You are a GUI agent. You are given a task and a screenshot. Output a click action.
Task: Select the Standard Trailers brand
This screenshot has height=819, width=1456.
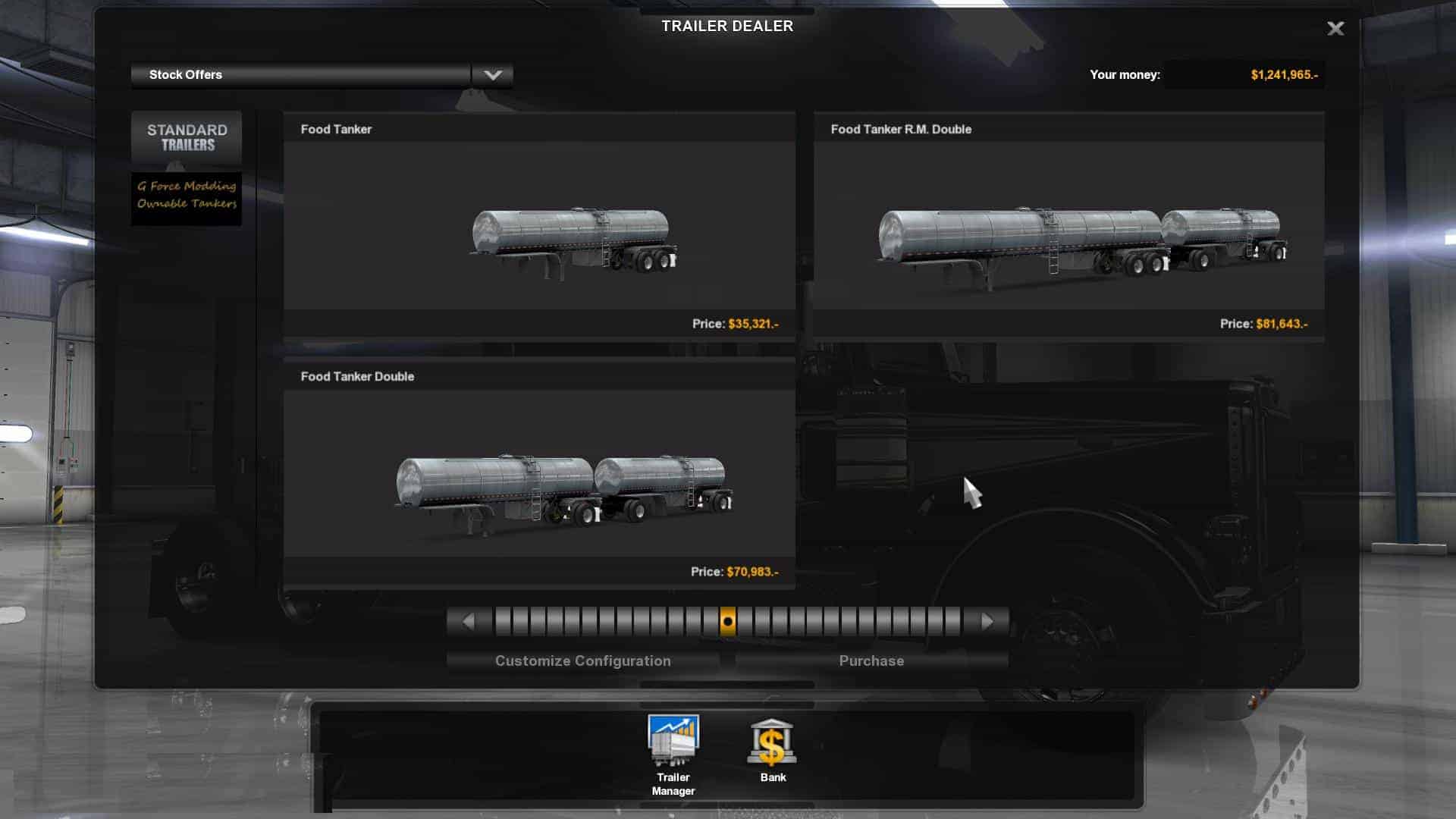187,137
